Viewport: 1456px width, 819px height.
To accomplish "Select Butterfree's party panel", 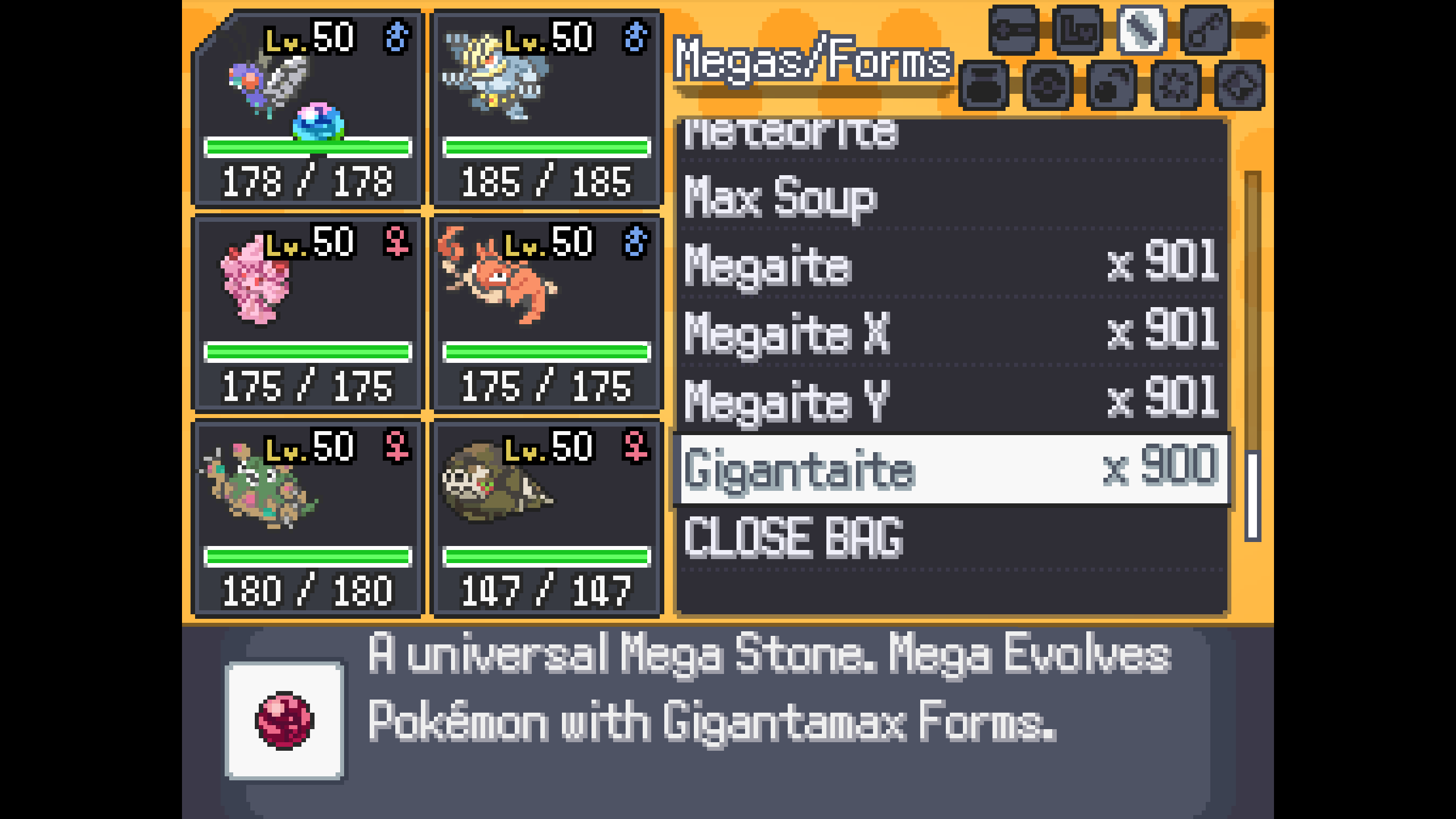I will [308, 108].
